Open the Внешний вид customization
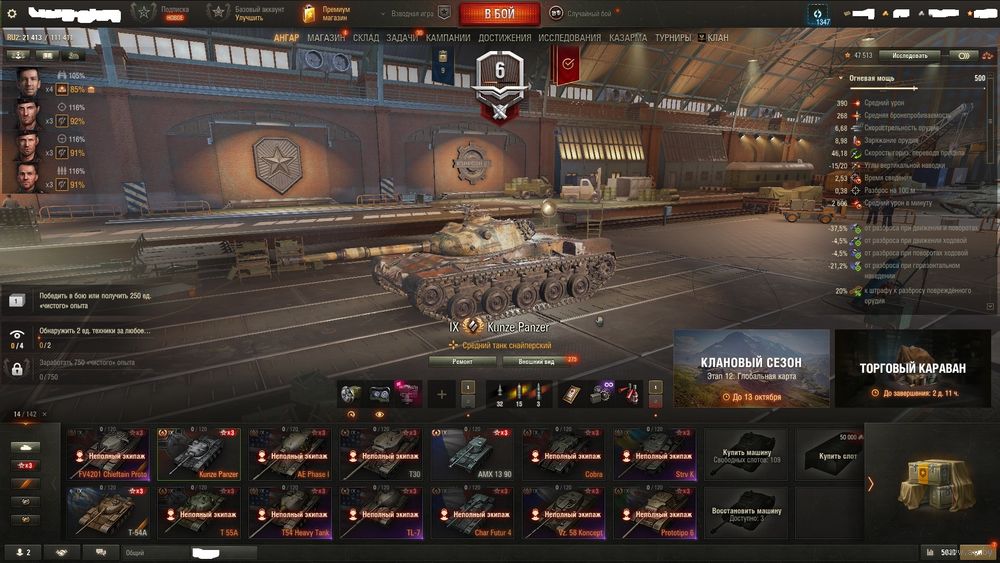Screen dimensions: 1000x563 tap(537, 360)
